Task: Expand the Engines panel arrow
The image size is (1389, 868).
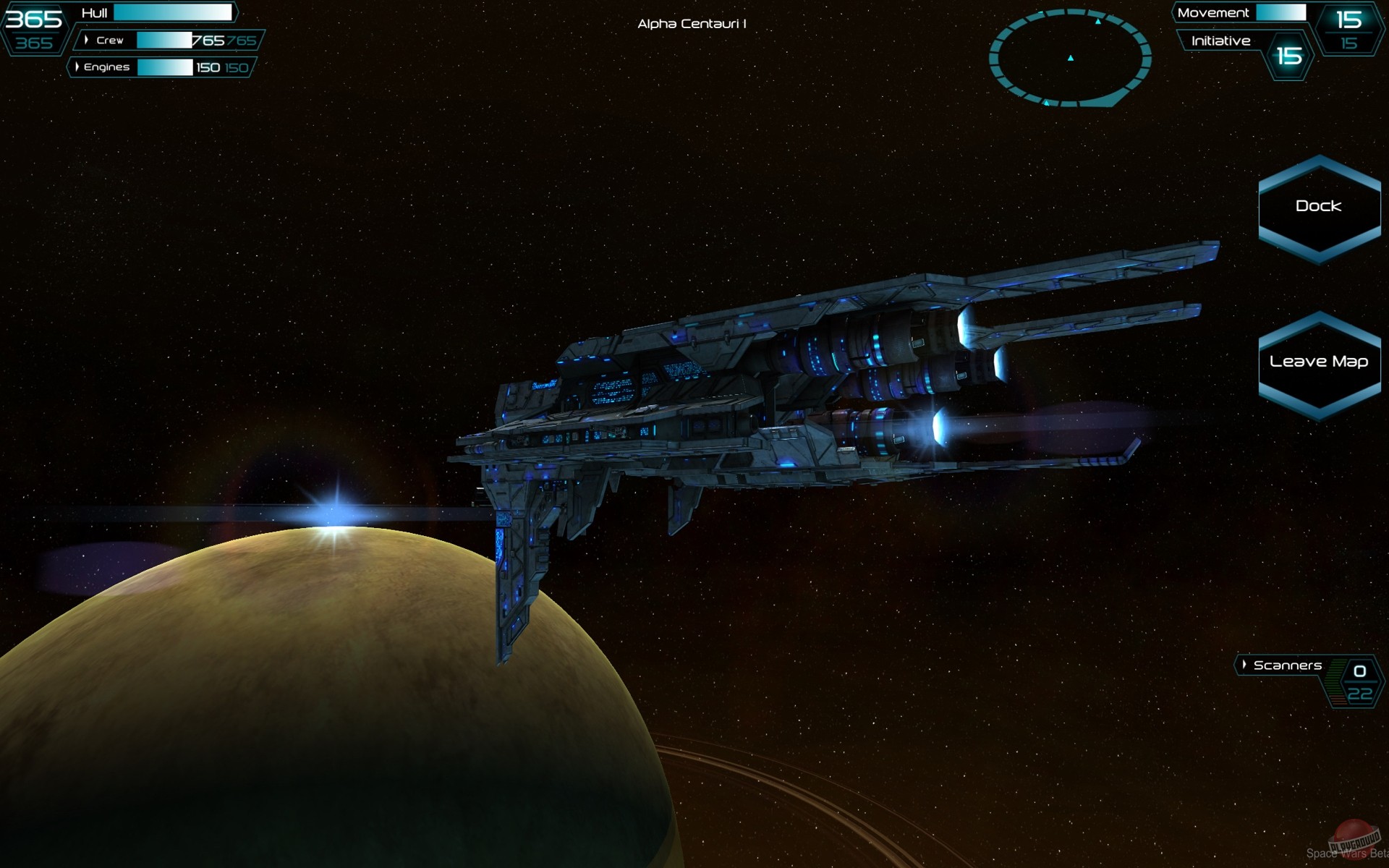Action: (77, 67)
